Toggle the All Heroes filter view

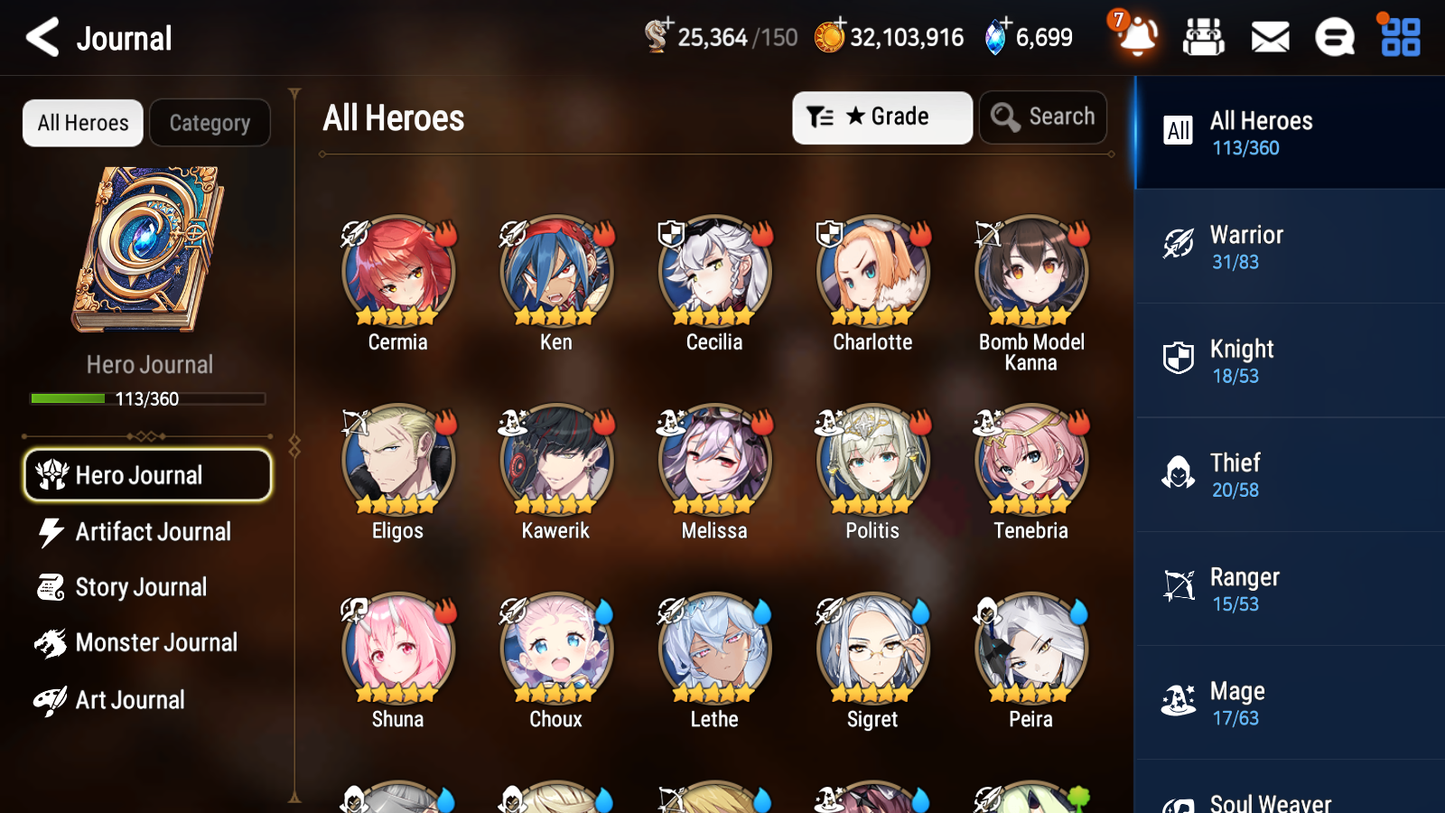pyautogui.click(x=82, y=122)
